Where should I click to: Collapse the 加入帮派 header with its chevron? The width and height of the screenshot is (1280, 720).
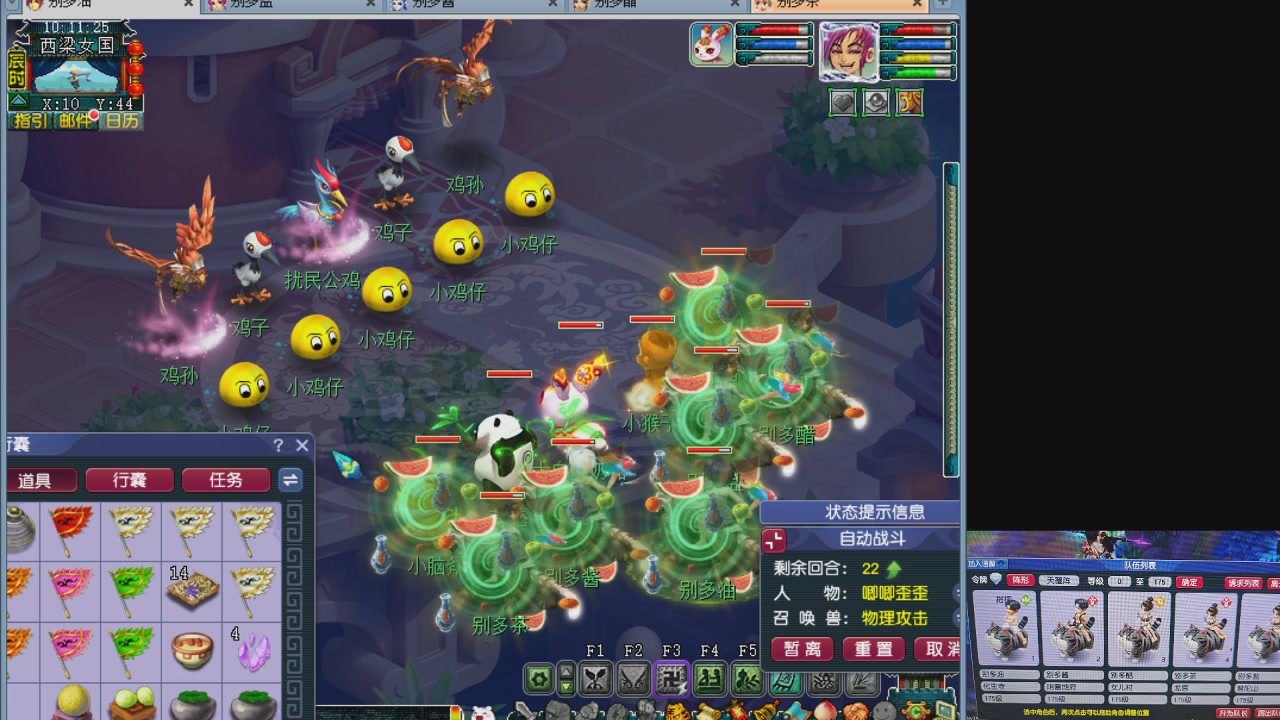[x=1000, y=565]
